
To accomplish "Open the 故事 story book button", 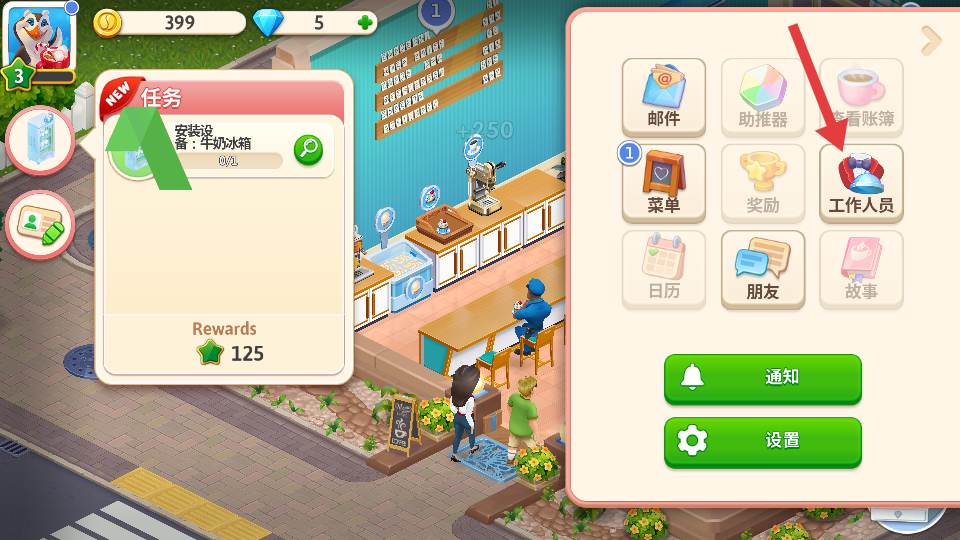I will 861,269.
